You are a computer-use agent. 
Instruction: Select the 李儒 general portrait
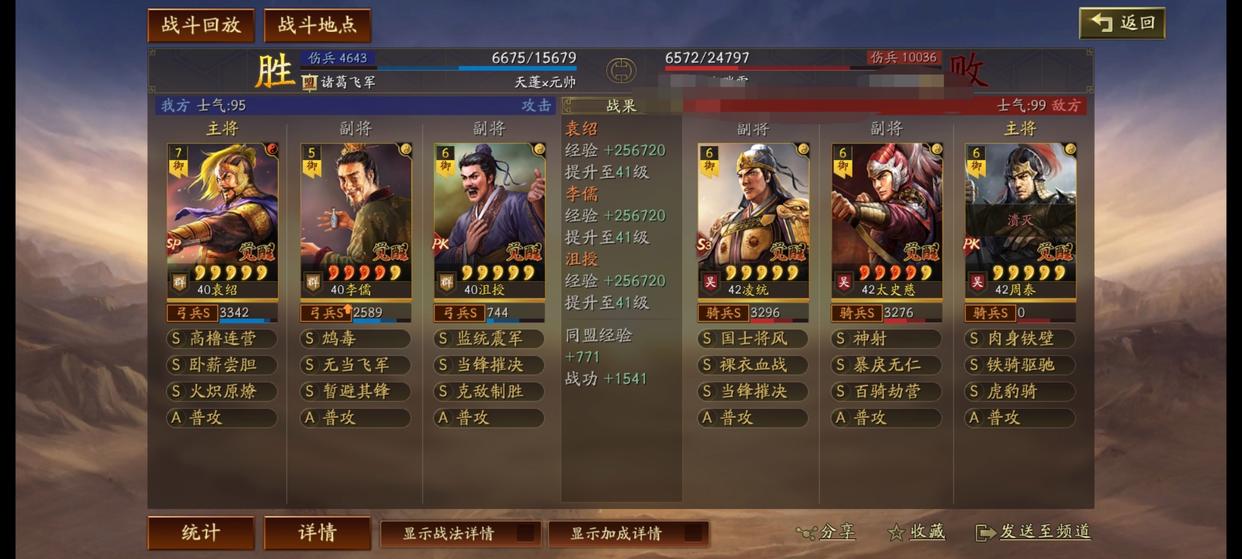coord(355,215)
